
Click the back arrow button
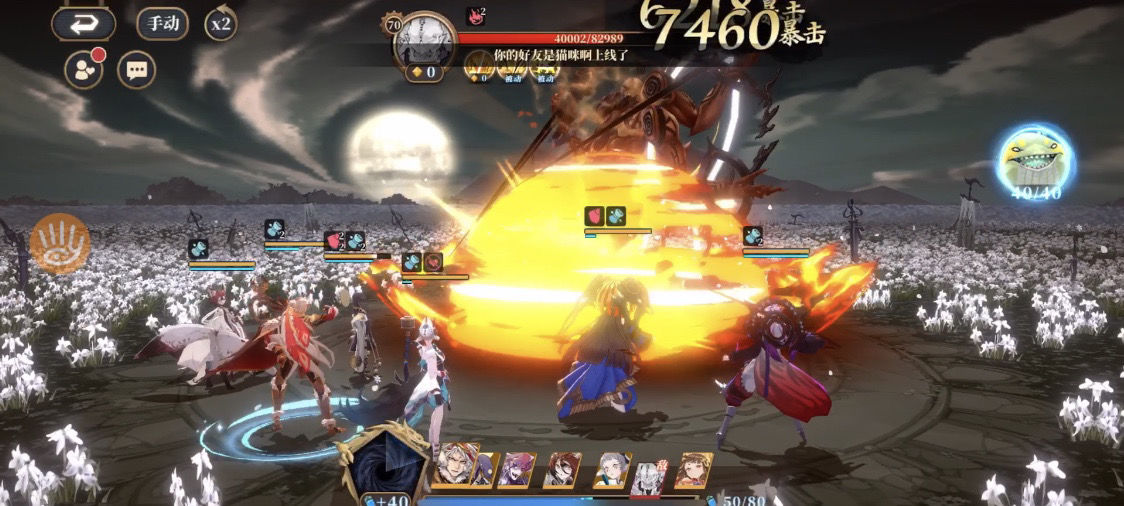tap(84, 24)
